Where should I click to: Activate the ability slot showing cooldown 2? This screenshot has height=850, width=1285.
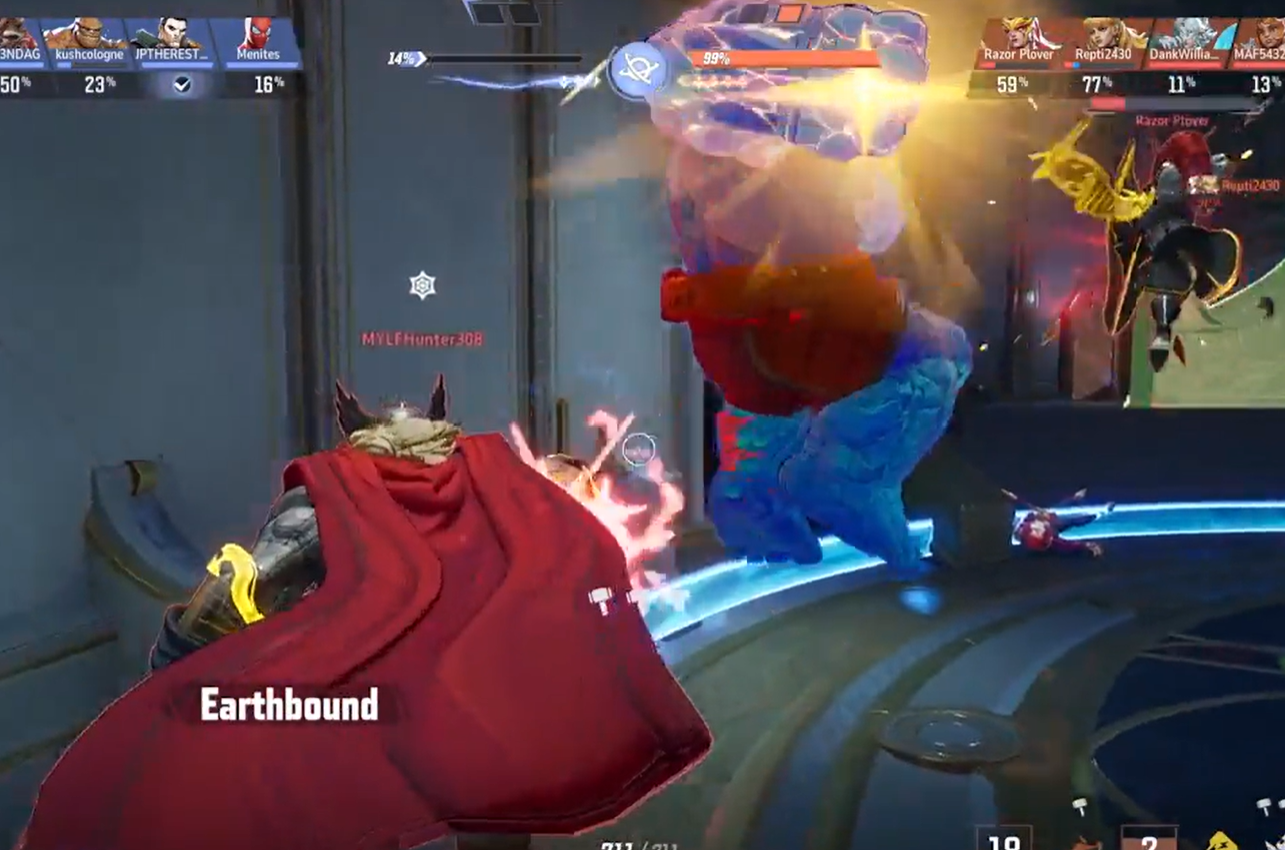1147,838
